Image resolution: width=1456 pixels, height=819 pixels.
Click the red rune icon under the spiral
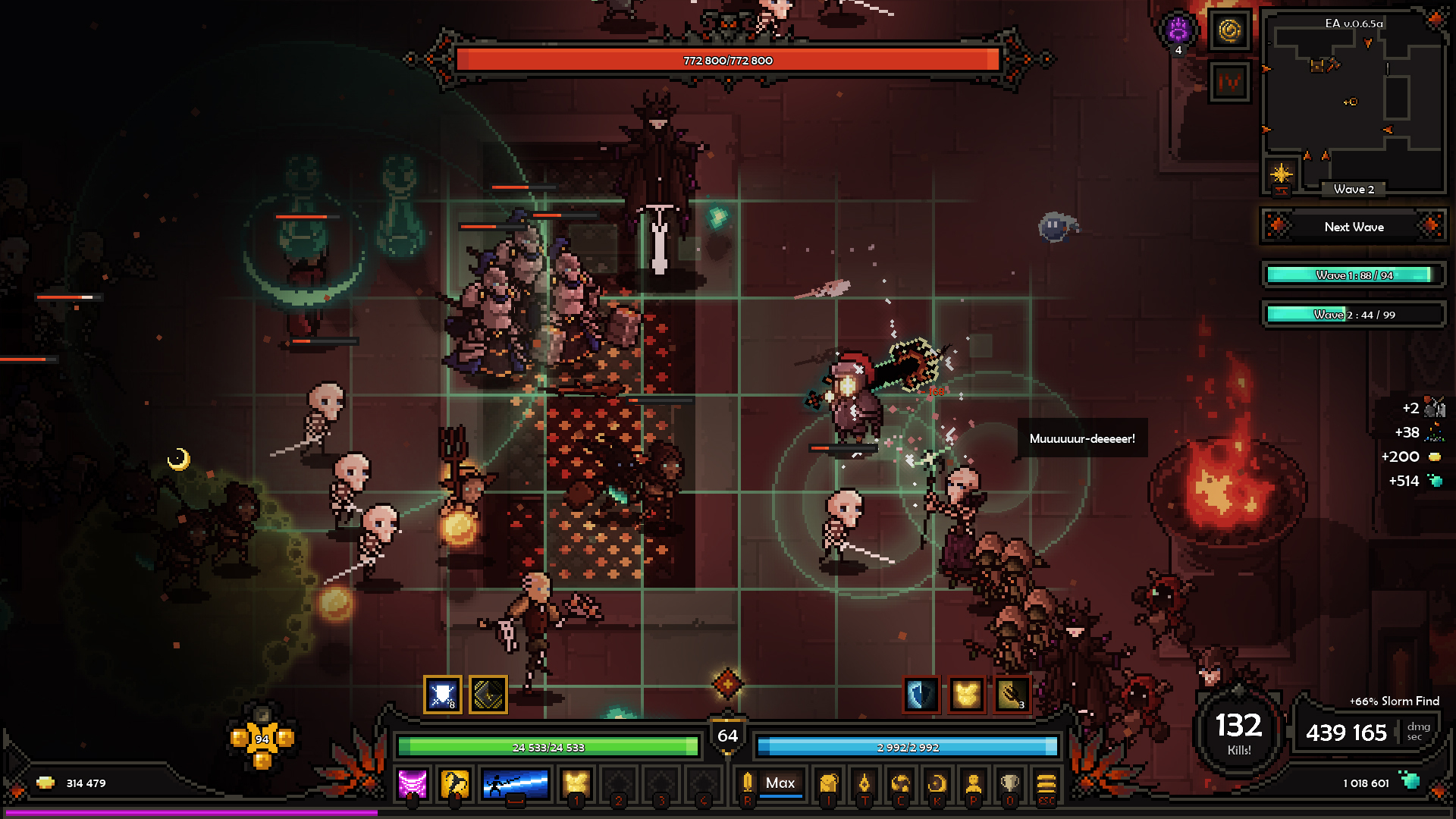point(1229,82)
